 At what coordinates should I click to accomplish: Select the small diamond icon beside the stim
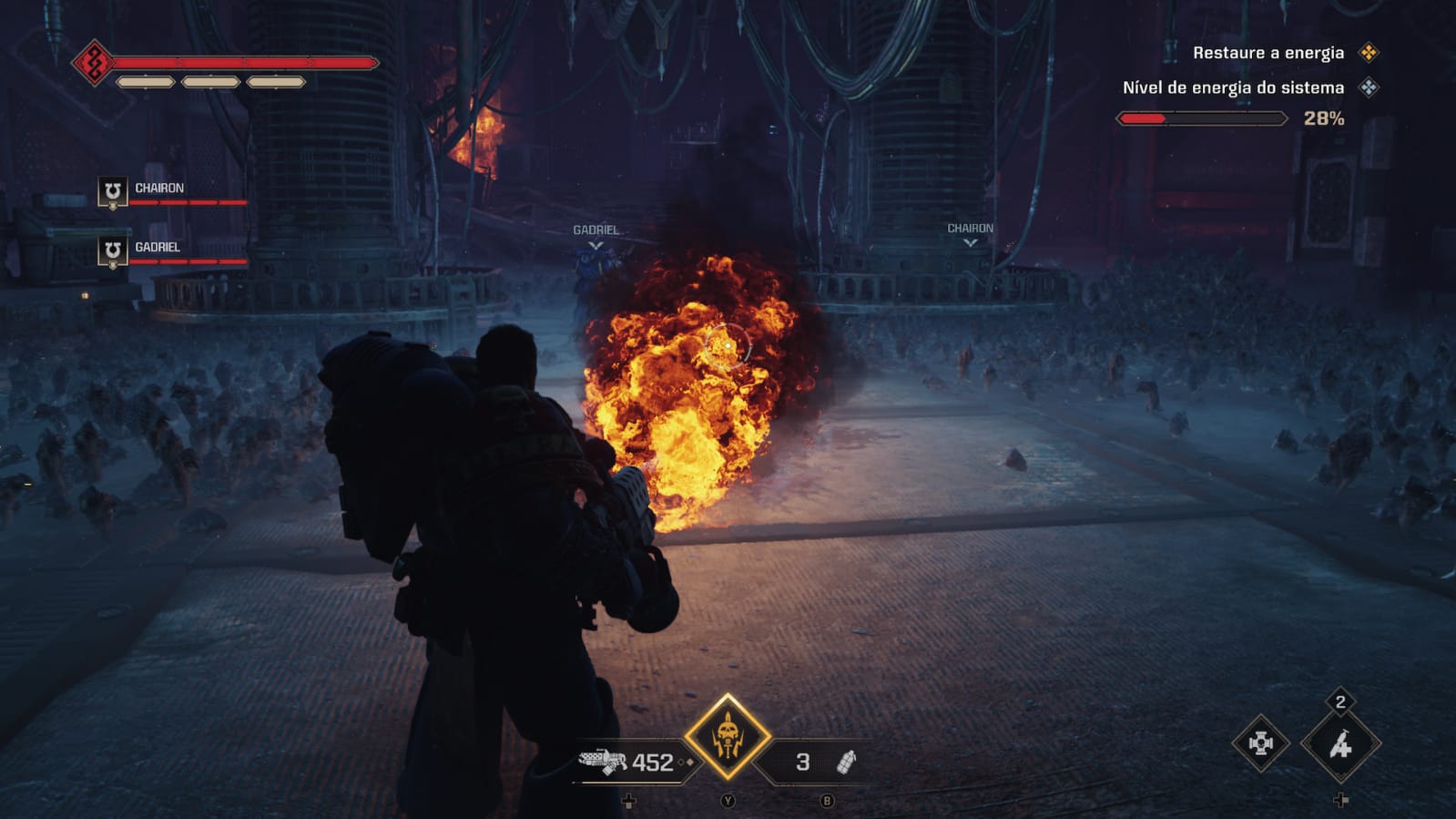coord(1260,743)
